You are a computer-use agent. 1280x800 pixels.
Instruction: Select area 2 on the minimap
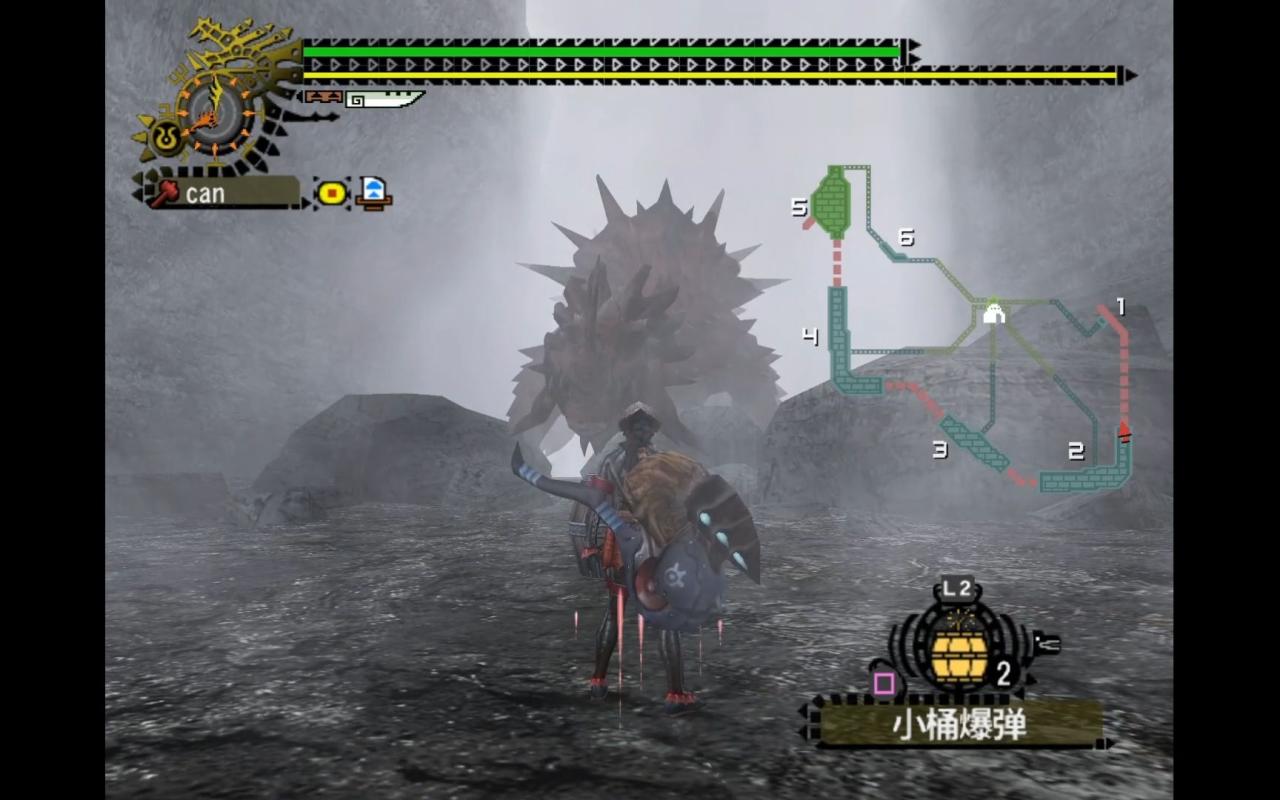(x=1085, y=478)
